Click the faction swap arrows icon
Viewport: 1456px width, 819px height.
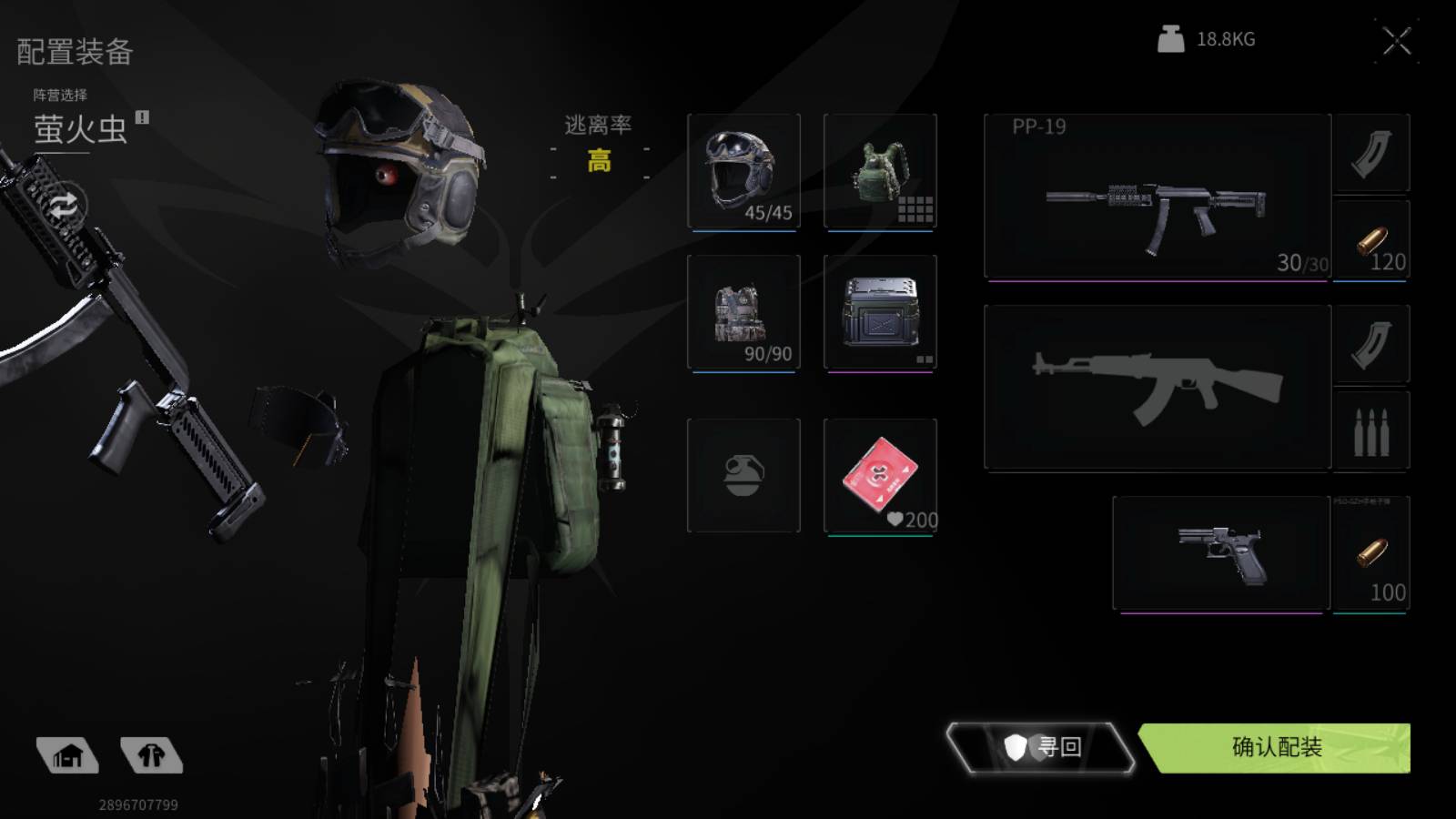(63, 205)
